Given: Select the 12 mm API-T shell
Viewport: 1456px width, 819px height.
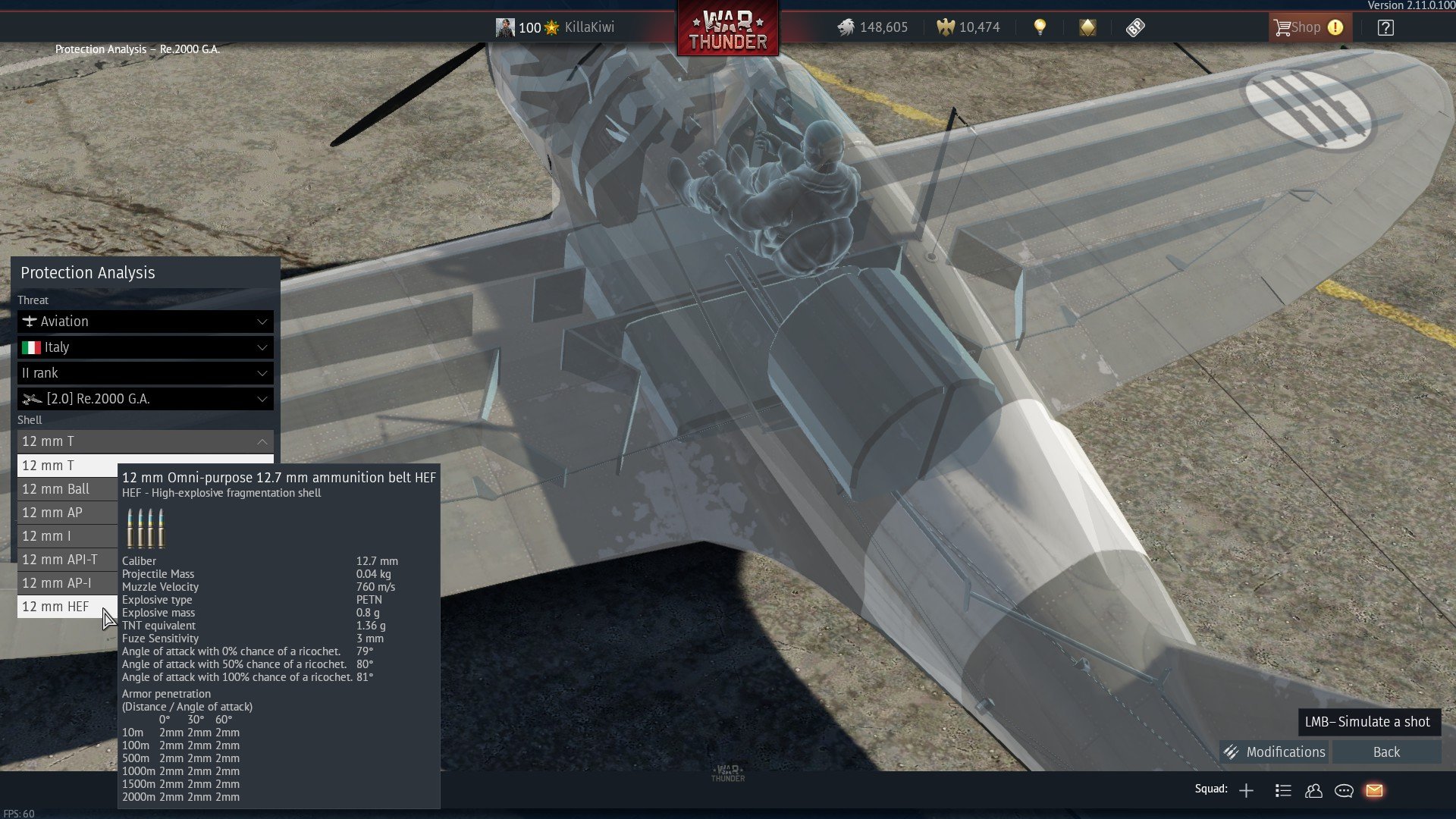Looking at the screenshot, I should pyautogui.click(x=60, y=560).
